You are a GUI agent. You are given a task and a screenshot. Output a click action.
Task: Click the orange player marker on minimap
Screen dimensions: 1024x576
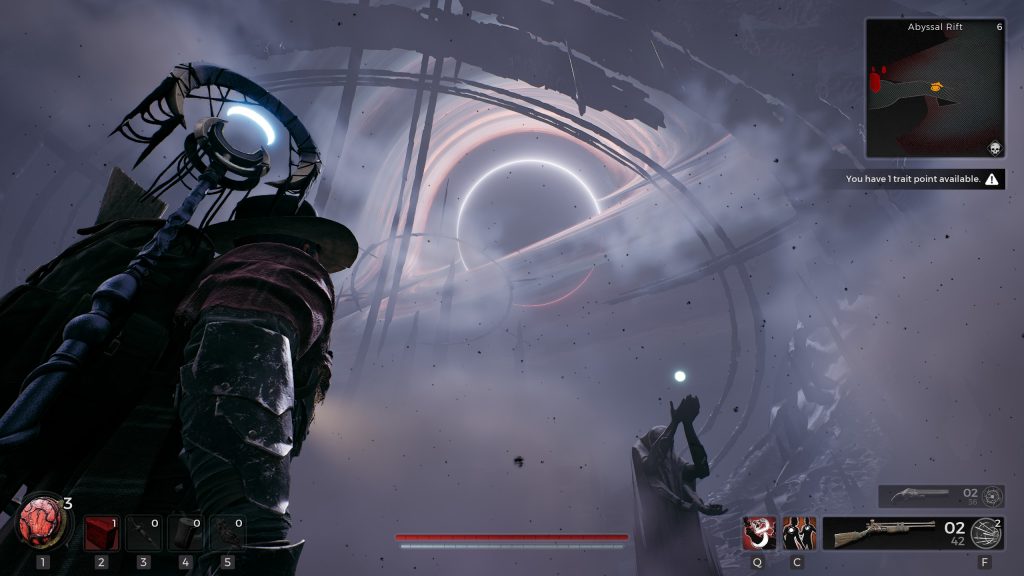click(x=936, y=87)
